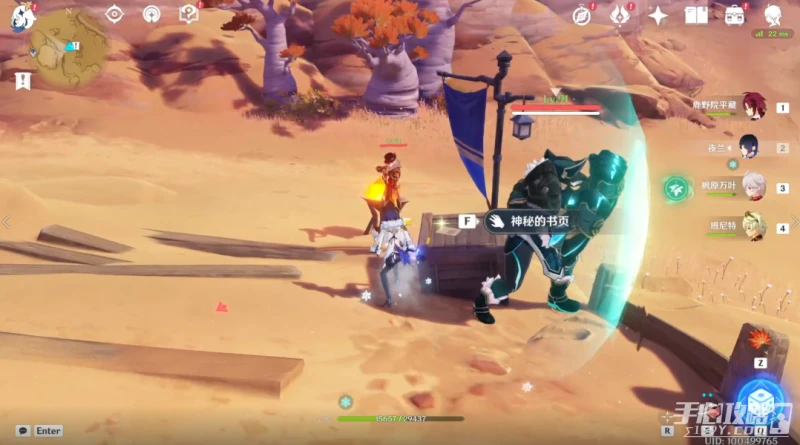This screenshot has width=800, height=445.
Task: Open the compass events icon
Action: point(582,15)
